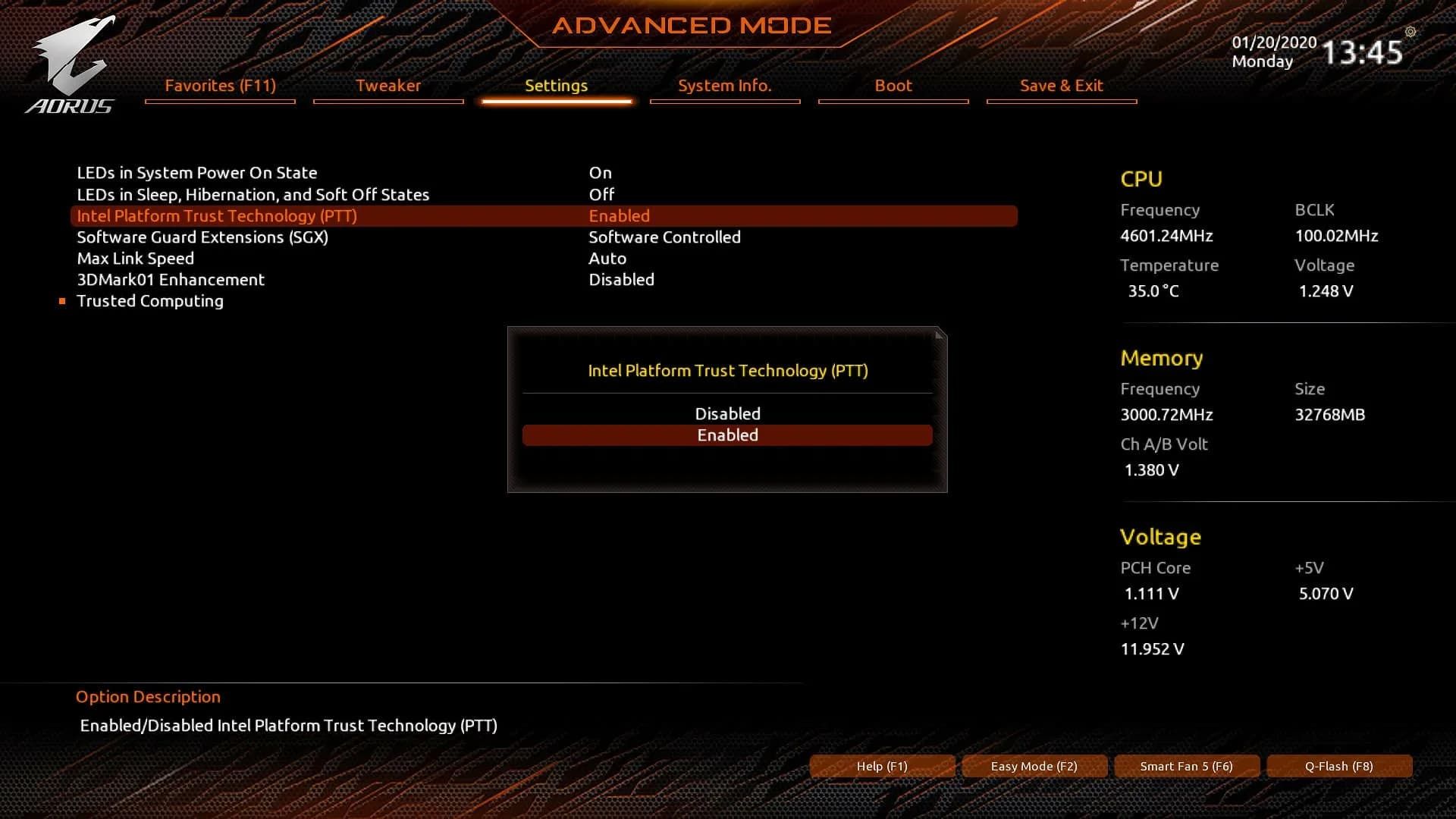Image resolution: width=1456 pixels, height=819 pixels.
Task: Select LEDs in System Power On State
Action: pos(197,173)
